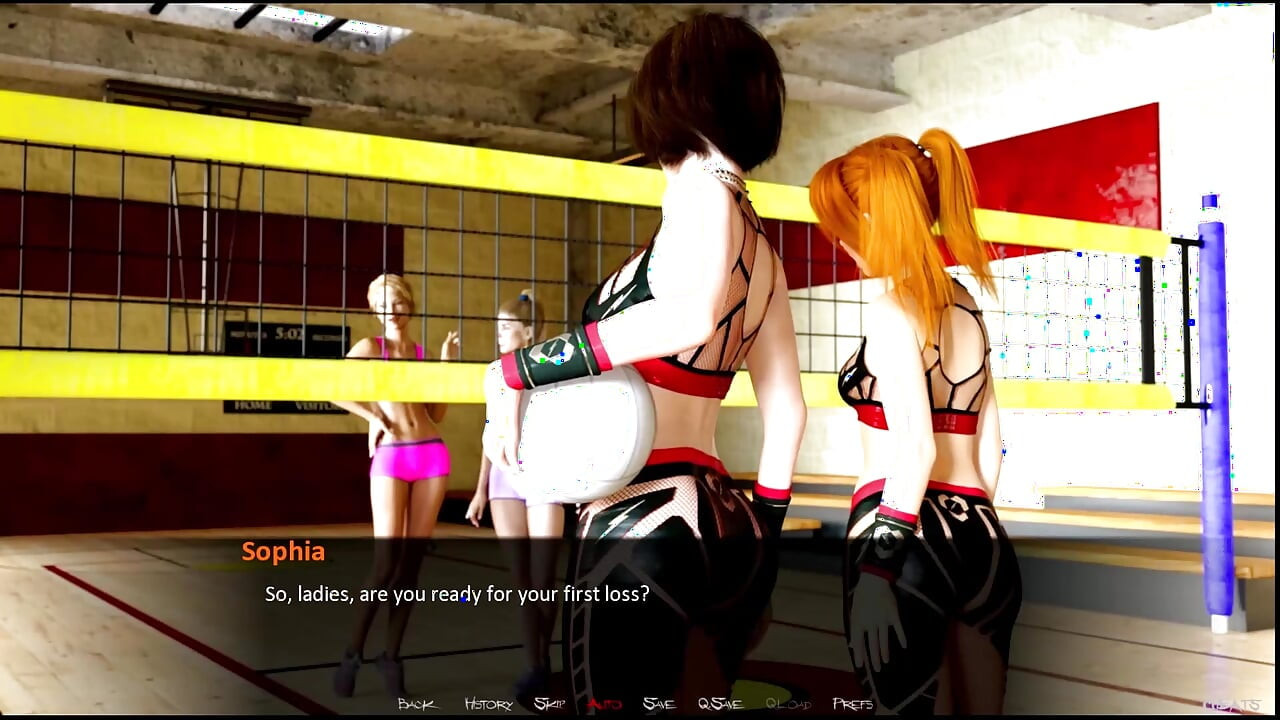Toggle Auto-forward mode
This screenshot has width=1280, height=720.
pyautogui.click(x=605, y=703)
